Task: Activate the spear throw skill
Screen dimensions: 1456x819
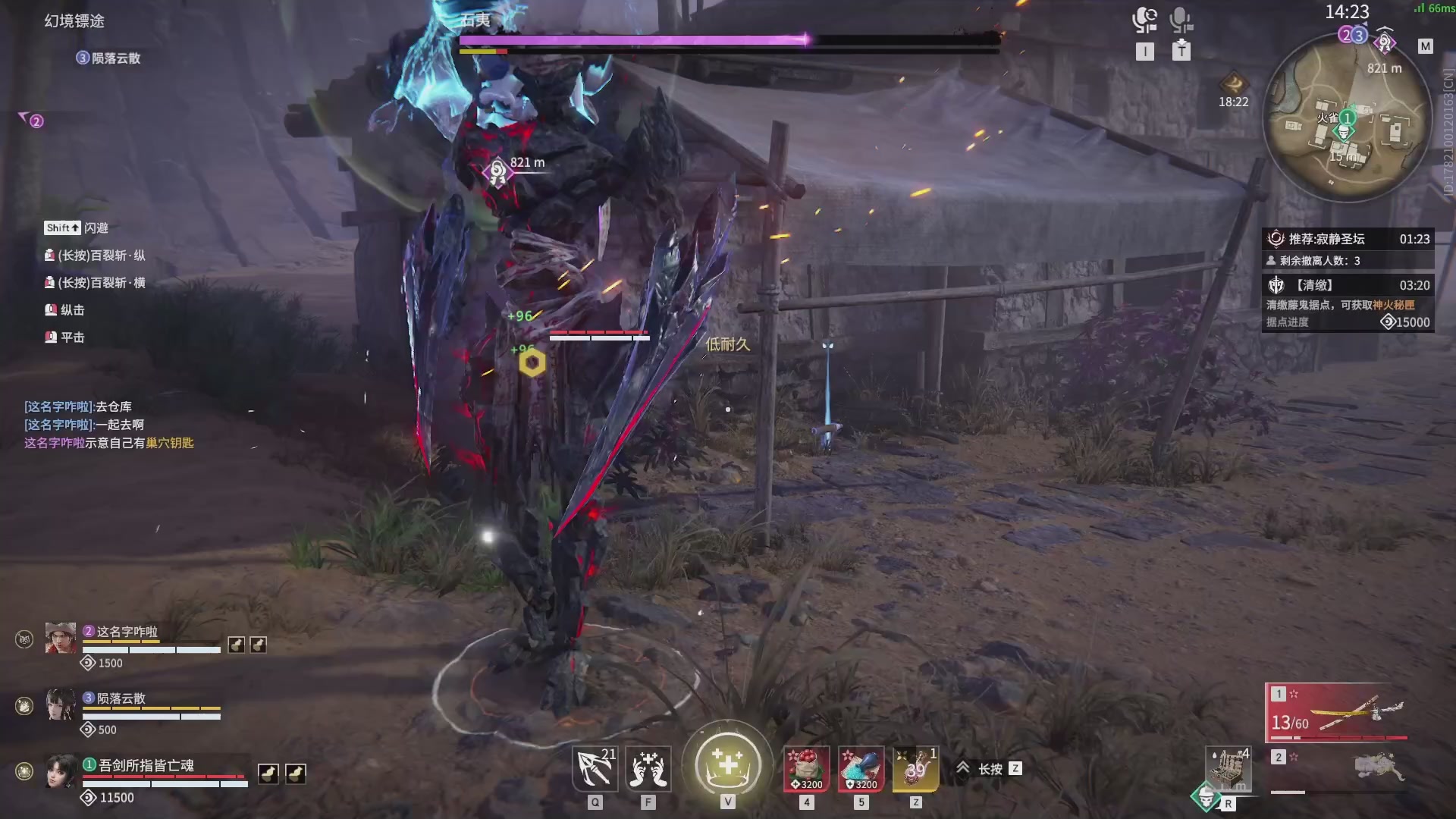Action: coord(595,769)
